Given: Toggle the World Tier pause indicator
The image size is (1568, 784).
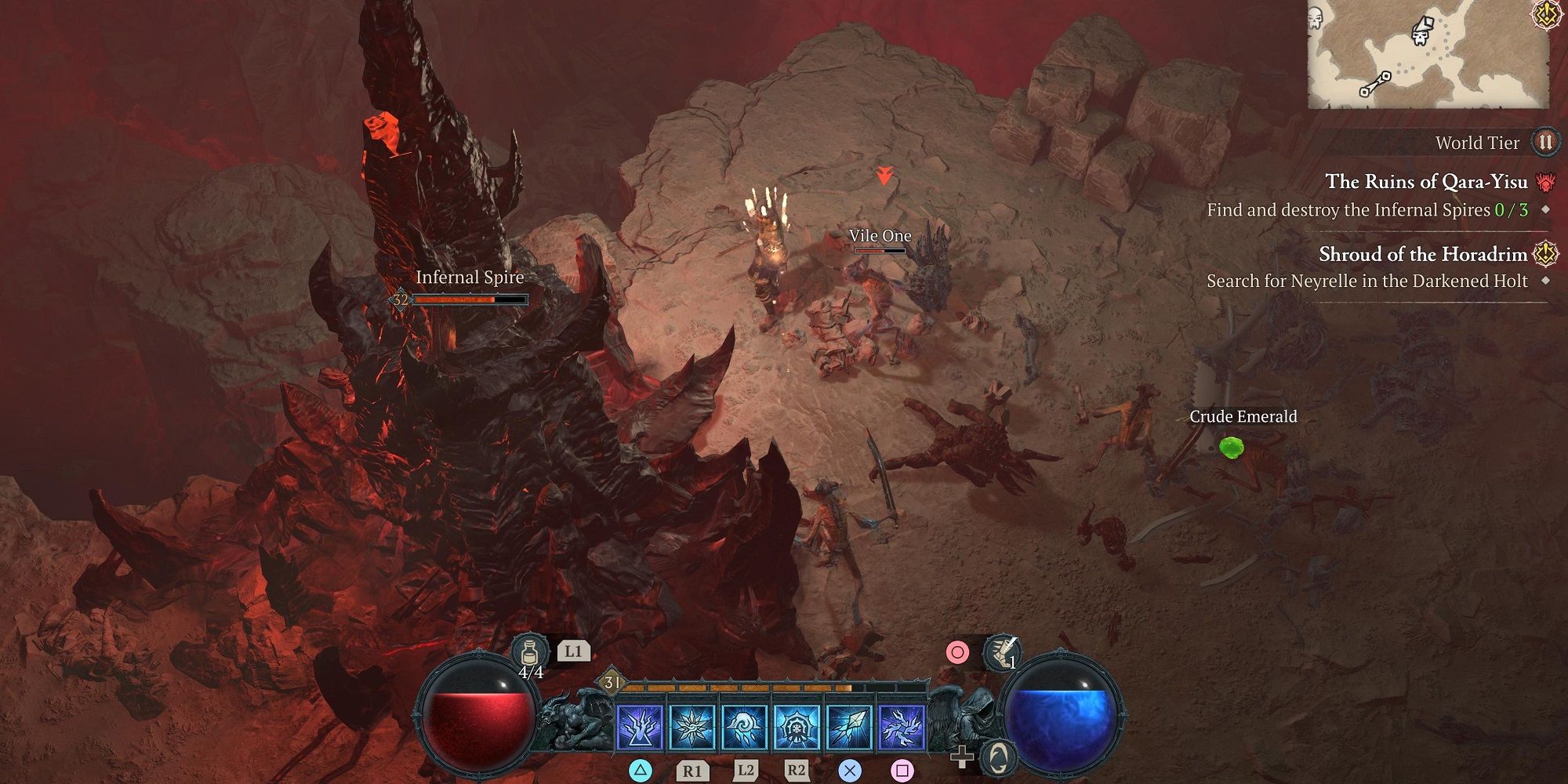Looking at the screenshot, I should pyautogui.click(x=1546, y=143).
